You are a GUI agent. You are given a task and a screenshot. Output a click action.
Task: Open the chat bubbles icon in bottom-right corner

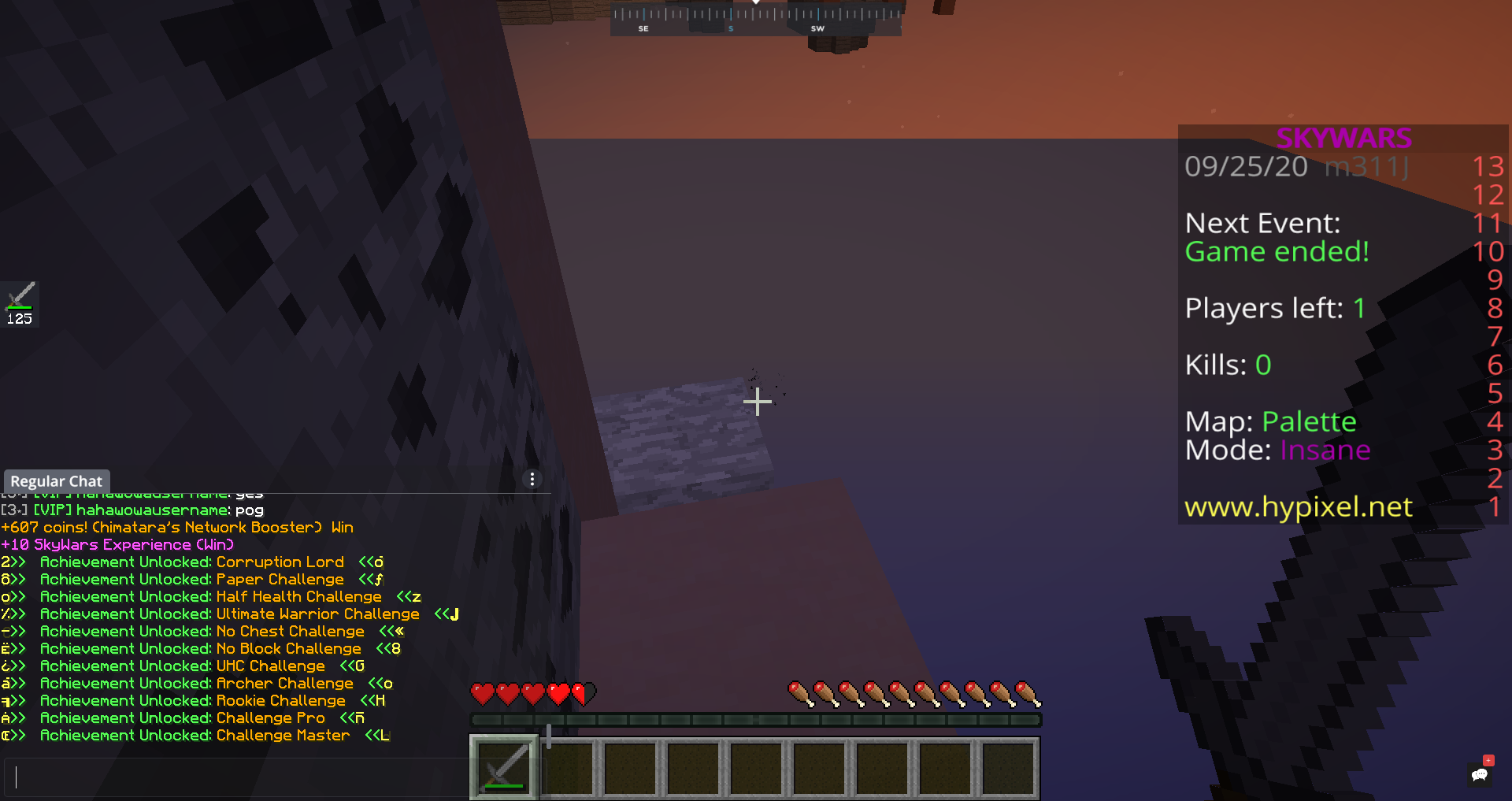1479,776
